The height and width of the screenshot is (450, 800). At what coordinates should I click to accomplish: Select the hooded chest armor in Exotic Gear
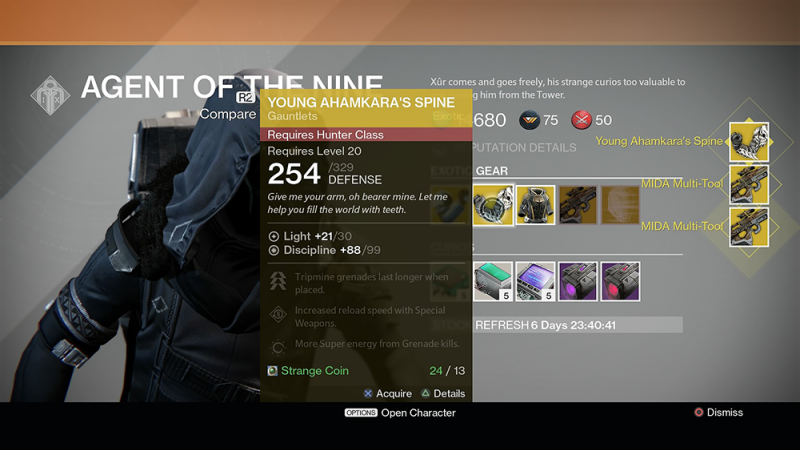pos(536,205)
